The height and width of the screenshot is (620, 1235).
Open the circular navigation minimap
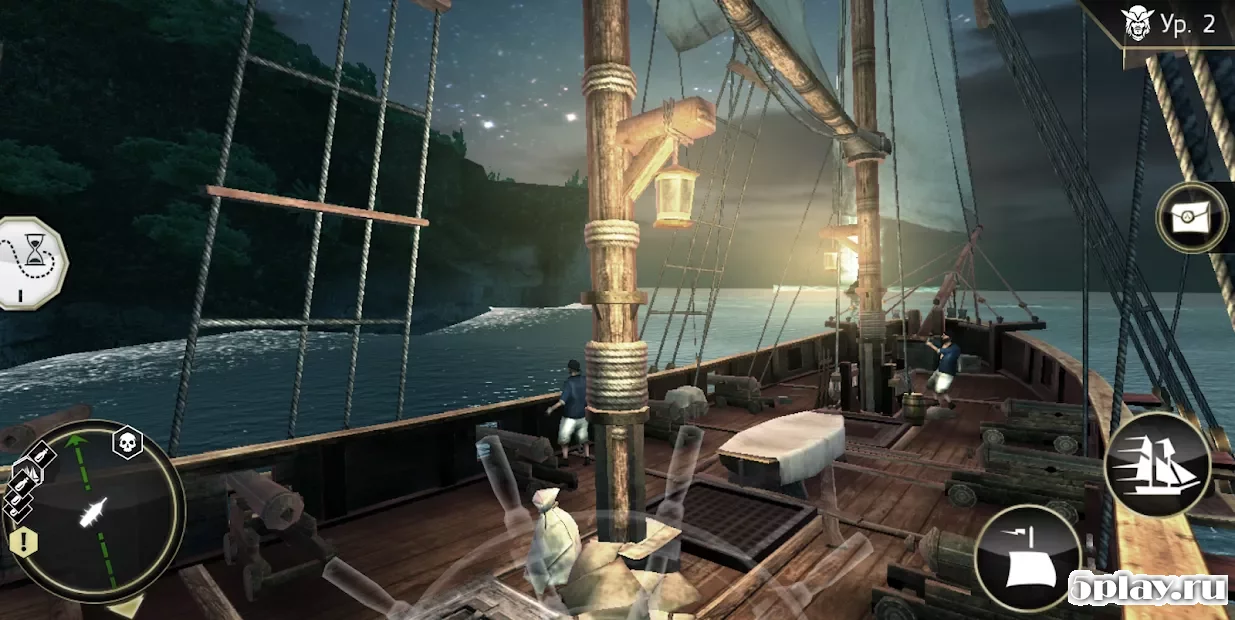pos(97,512)
